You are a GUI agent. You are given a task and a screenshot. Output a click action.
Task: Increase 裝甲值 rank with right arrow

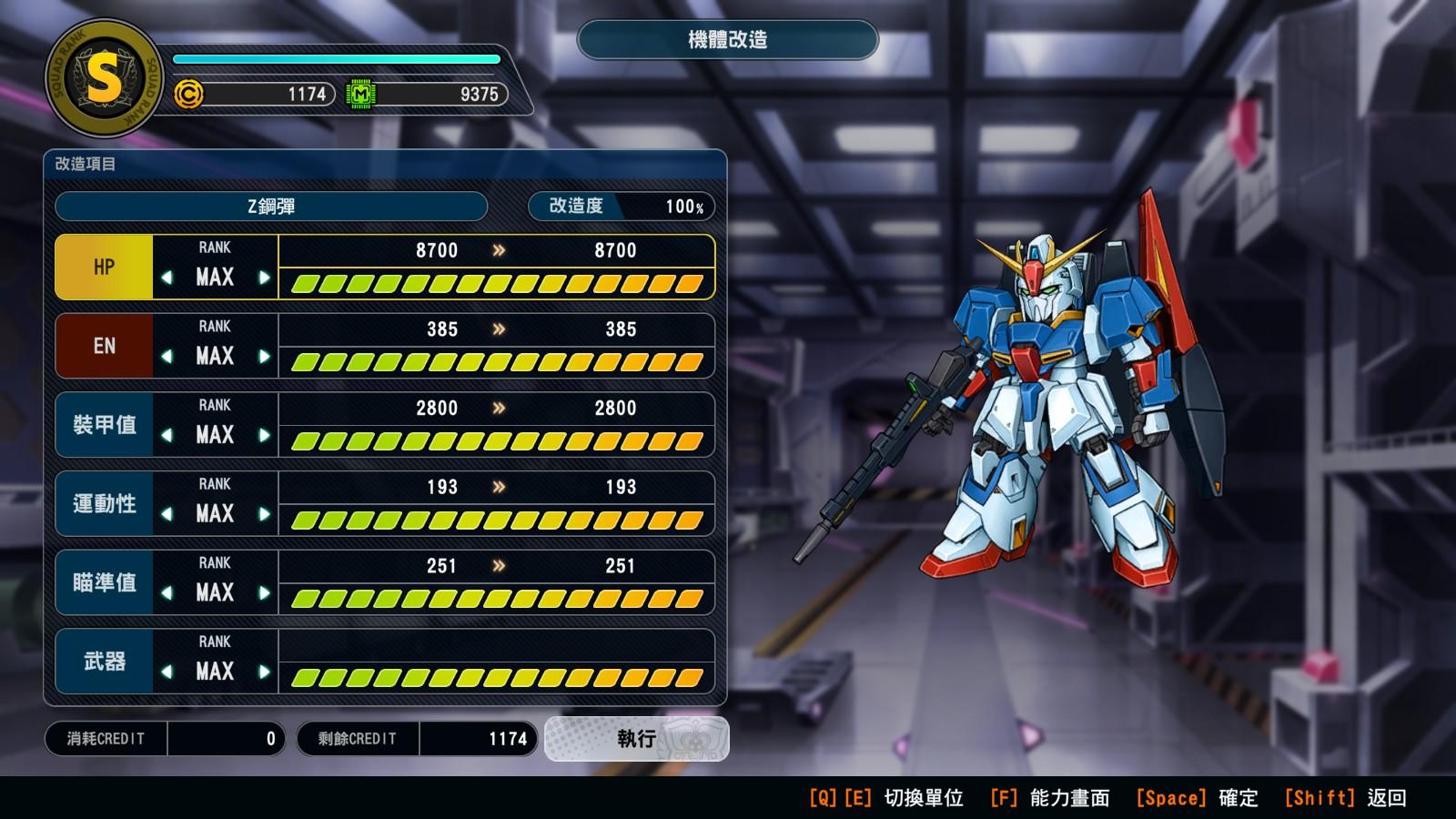(x=264, y=435)
